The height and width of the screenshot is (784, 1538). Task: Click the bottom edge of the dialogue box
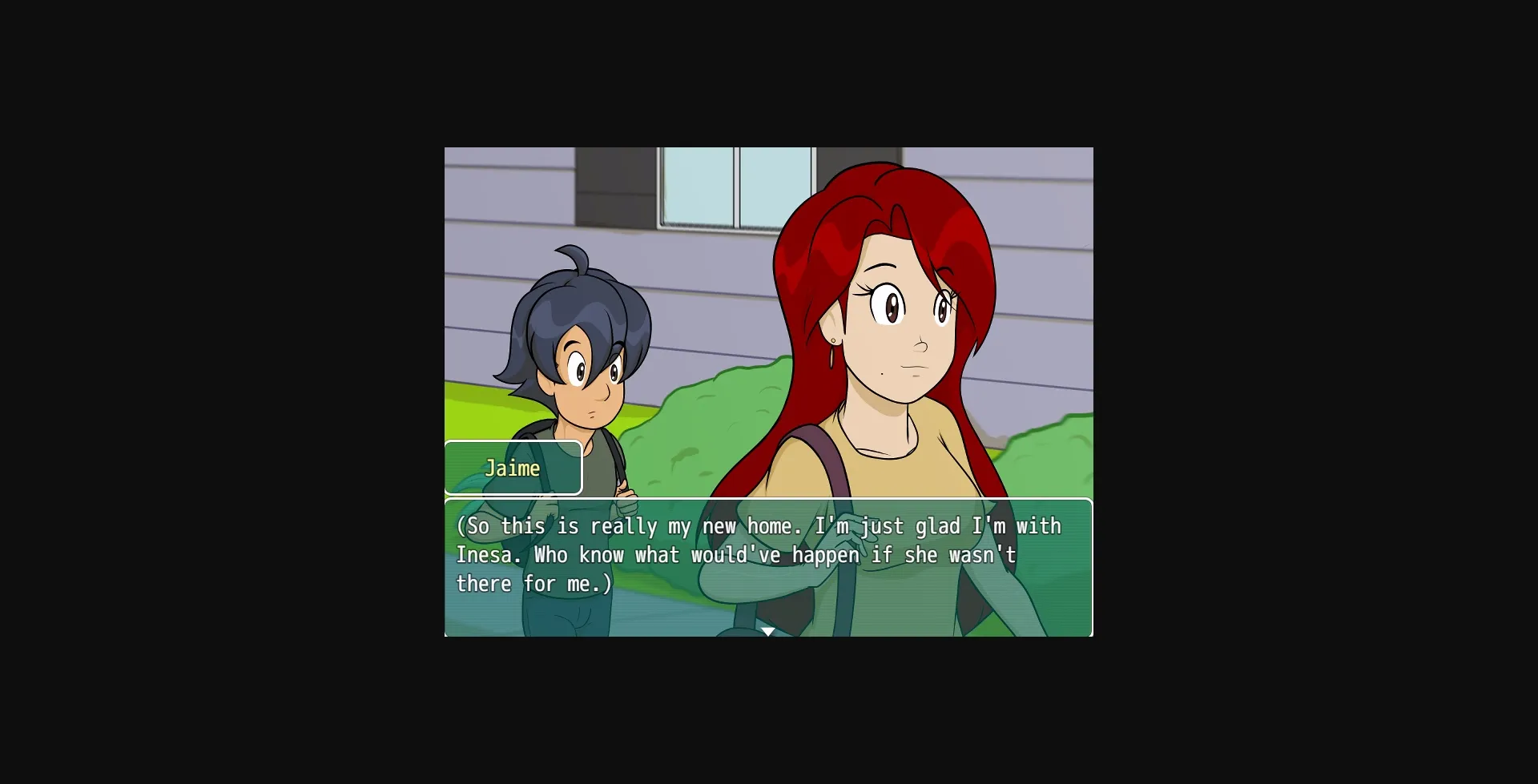(x=769, y=635)
